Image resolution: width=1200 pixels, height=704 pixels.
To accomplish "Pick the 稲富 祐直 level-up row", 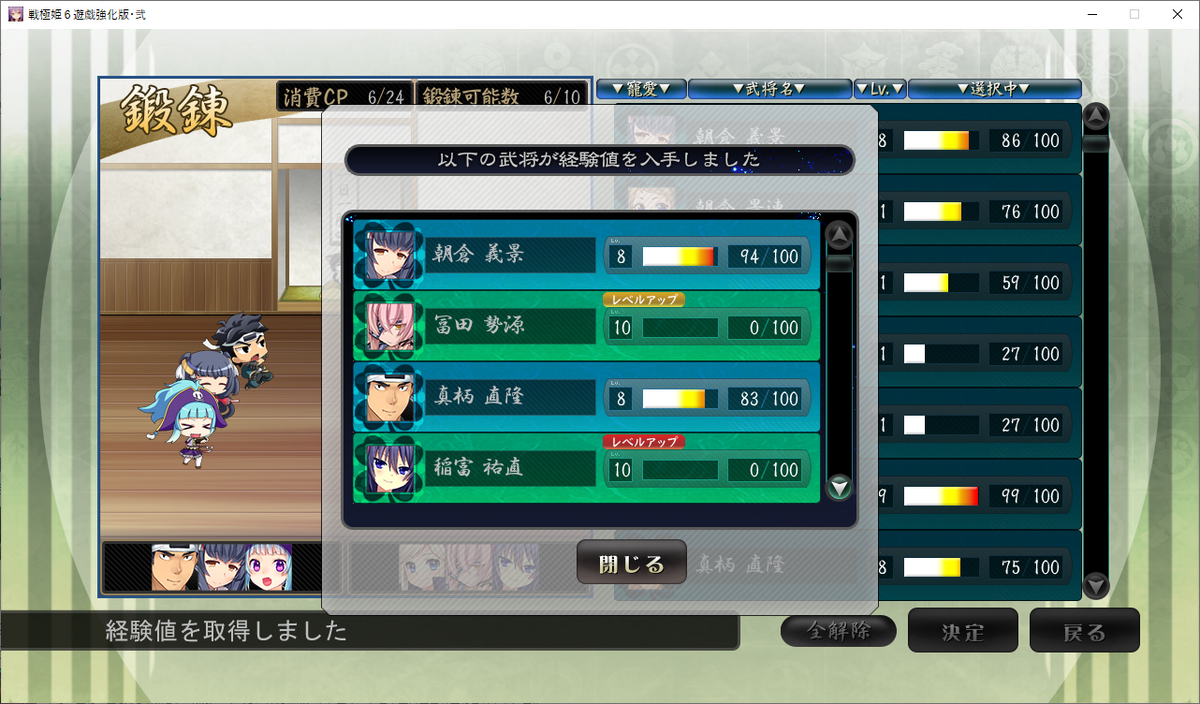I will tap(586, 469).
